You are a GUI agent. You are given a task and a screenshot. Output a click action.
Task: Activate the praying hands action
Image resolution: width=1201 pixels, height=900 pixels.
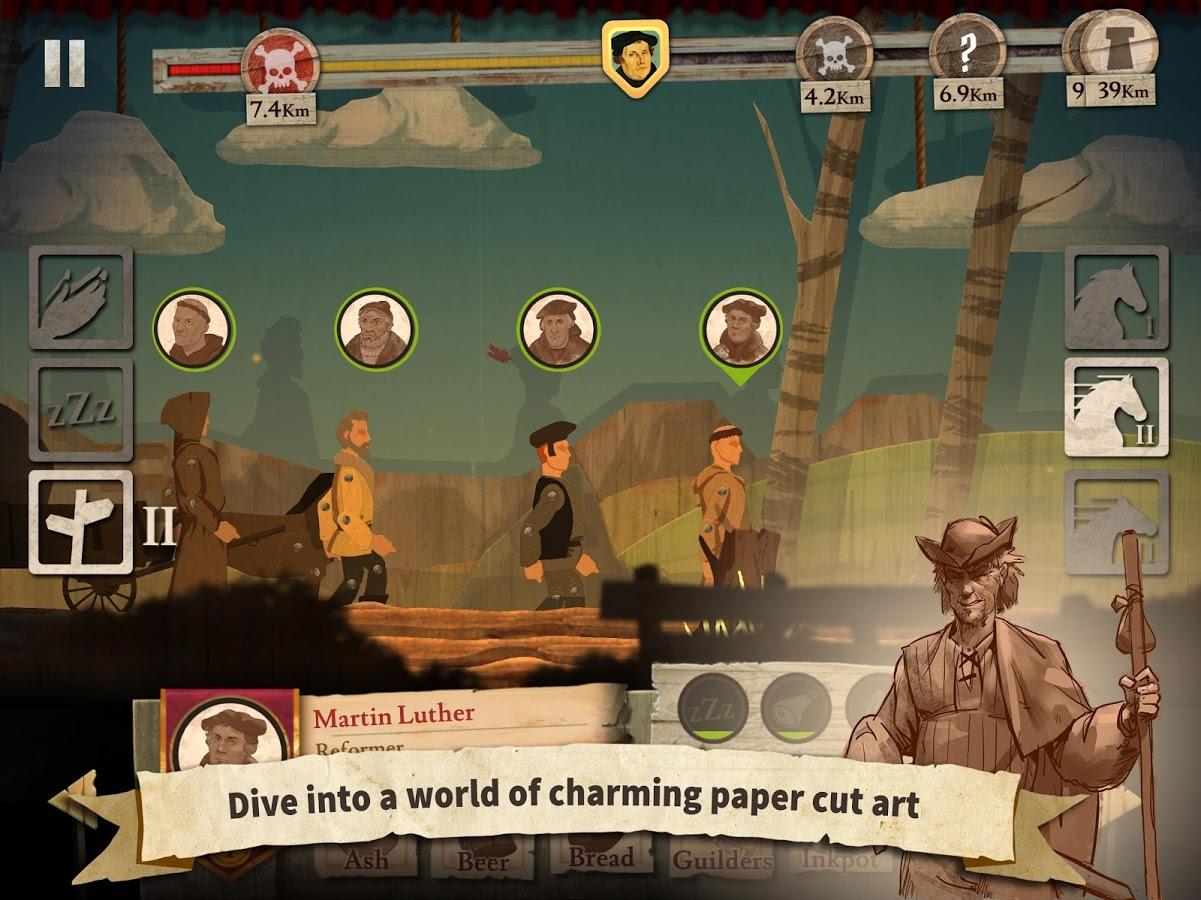click(80, 297)
